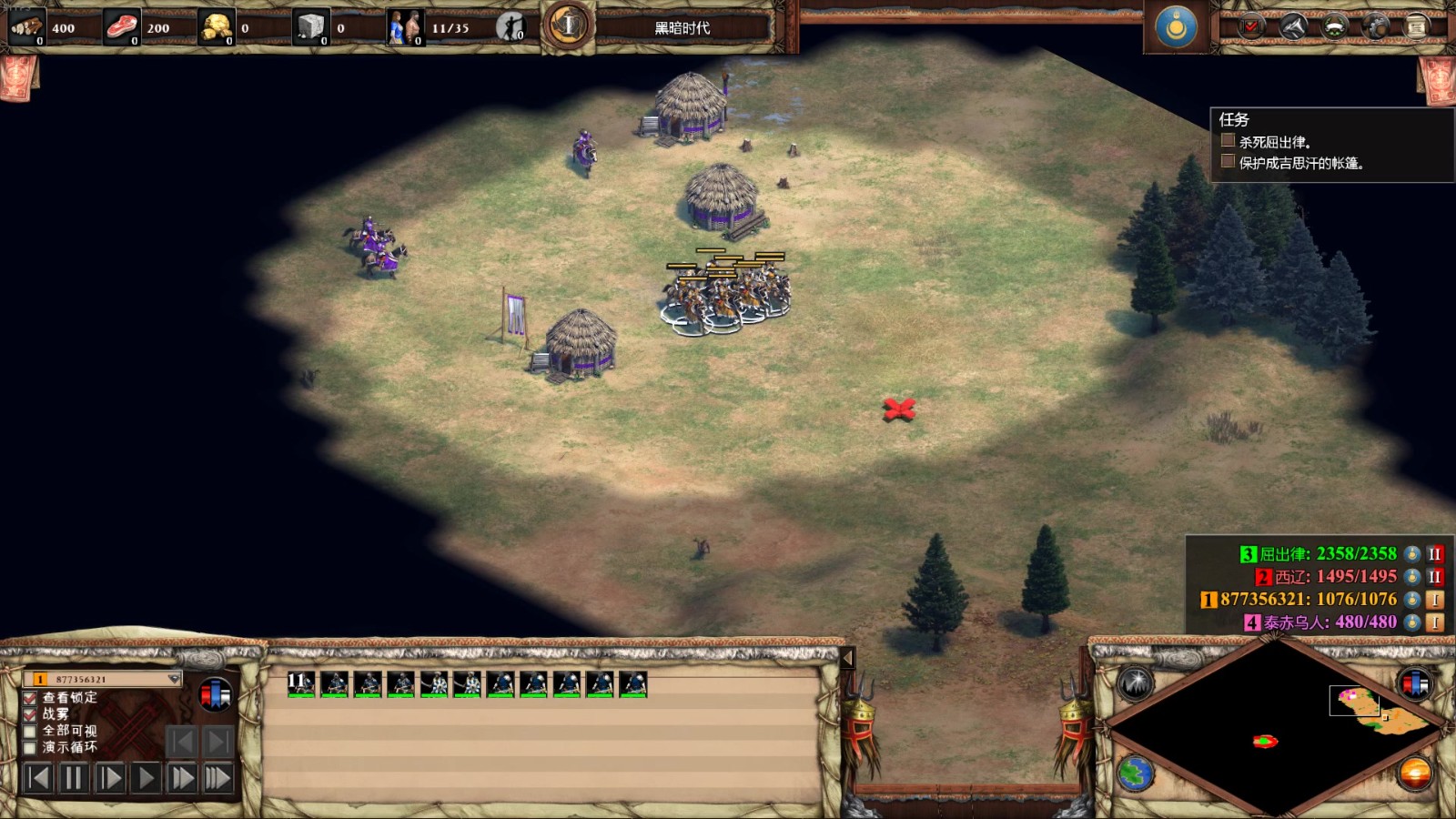This screenshot has width=1456, height=819.
Task: Collapse the unit panel with the side arrow
Action: [x=847, y=657]
